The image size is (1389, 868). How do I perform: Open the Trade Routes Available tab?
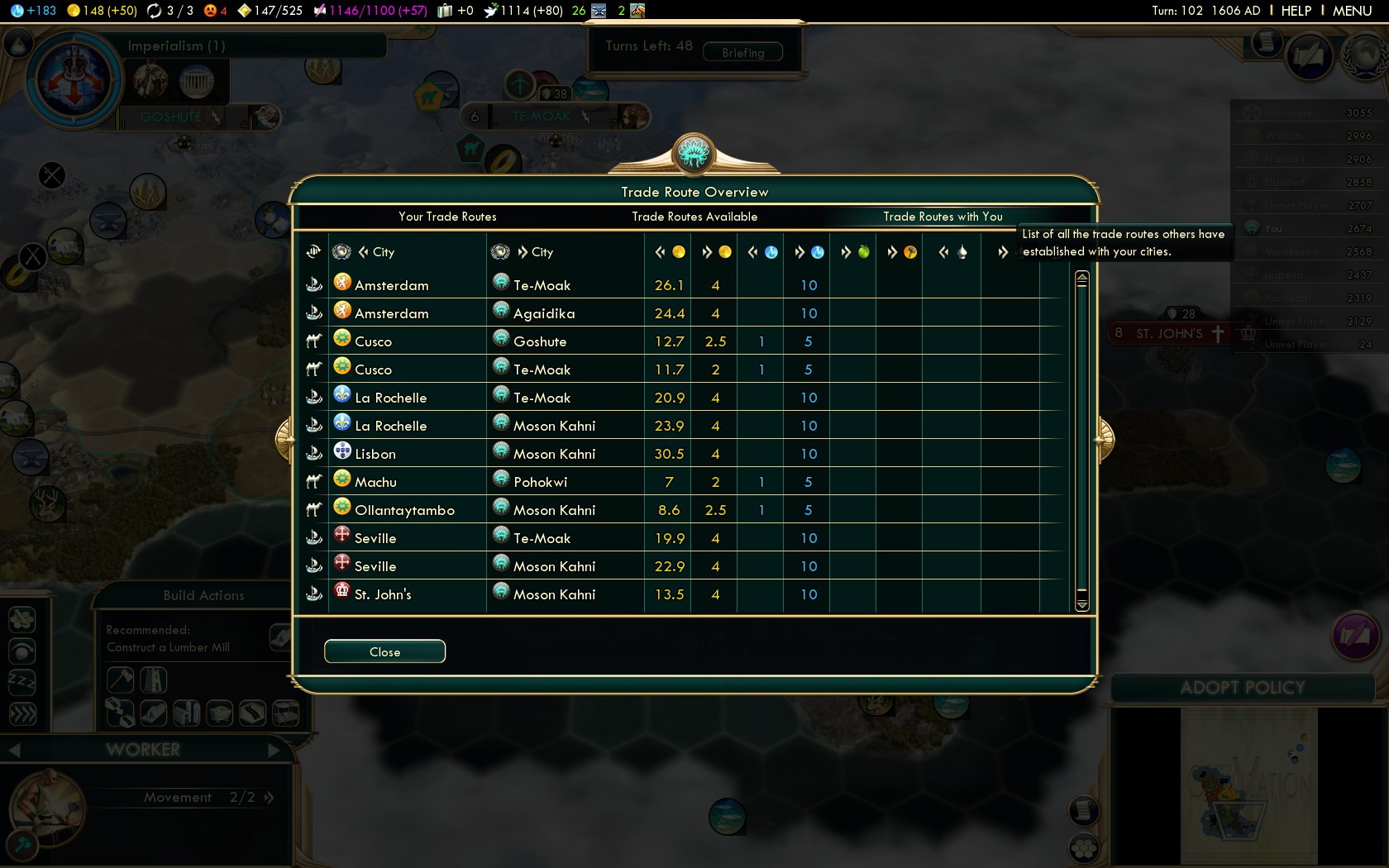click(694, 217)
